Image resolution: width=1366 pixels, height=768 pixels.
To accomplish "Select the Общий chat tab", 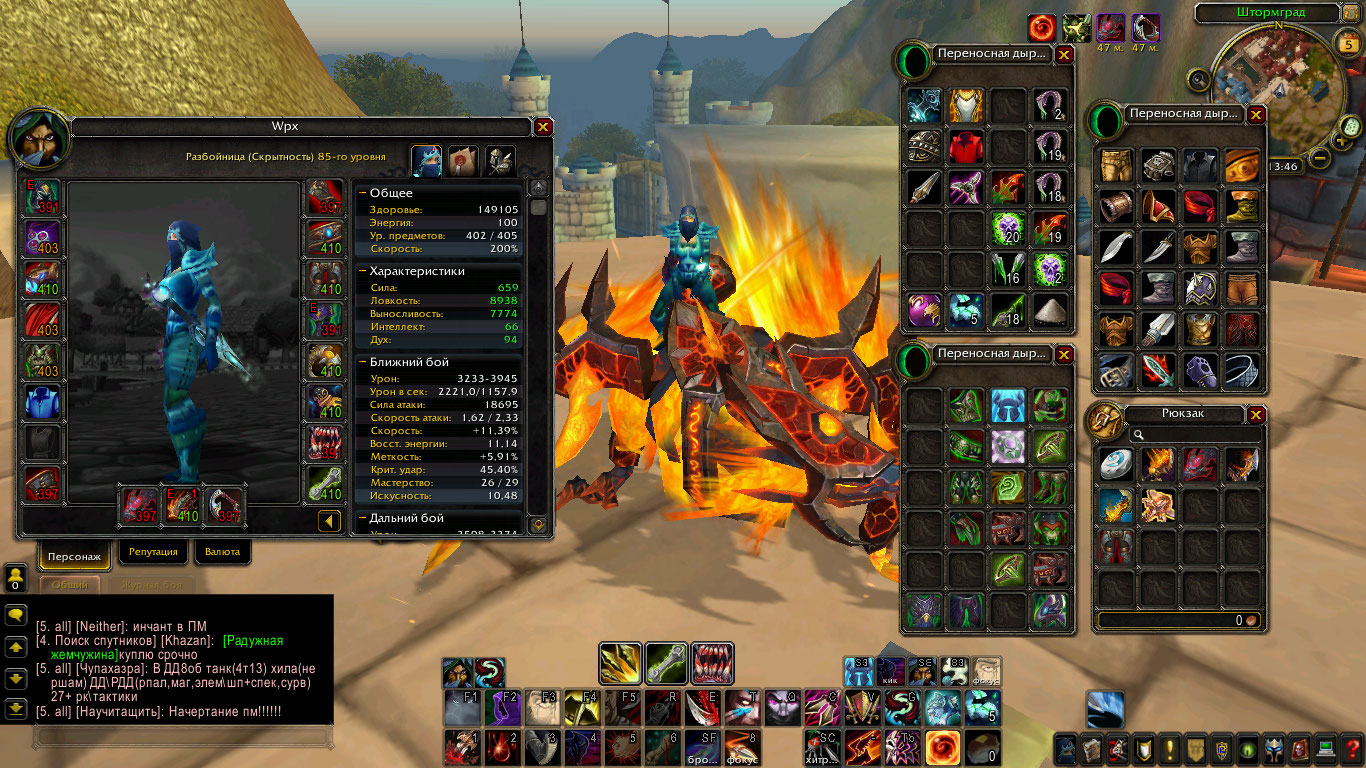I will tap(70, 584).
